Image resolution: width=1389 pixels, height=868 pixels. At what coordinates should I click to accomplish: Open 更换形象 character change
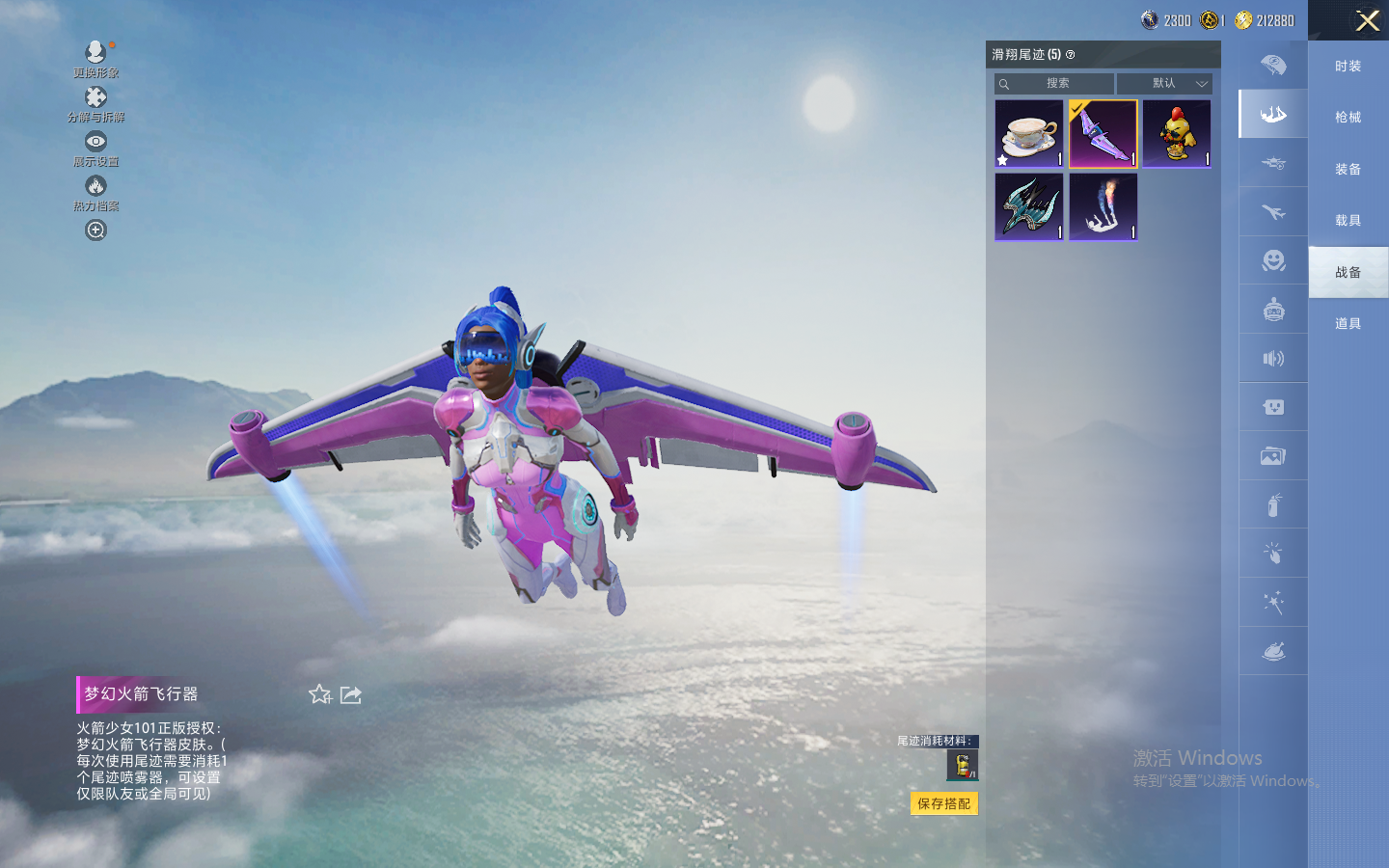point(95,58)
